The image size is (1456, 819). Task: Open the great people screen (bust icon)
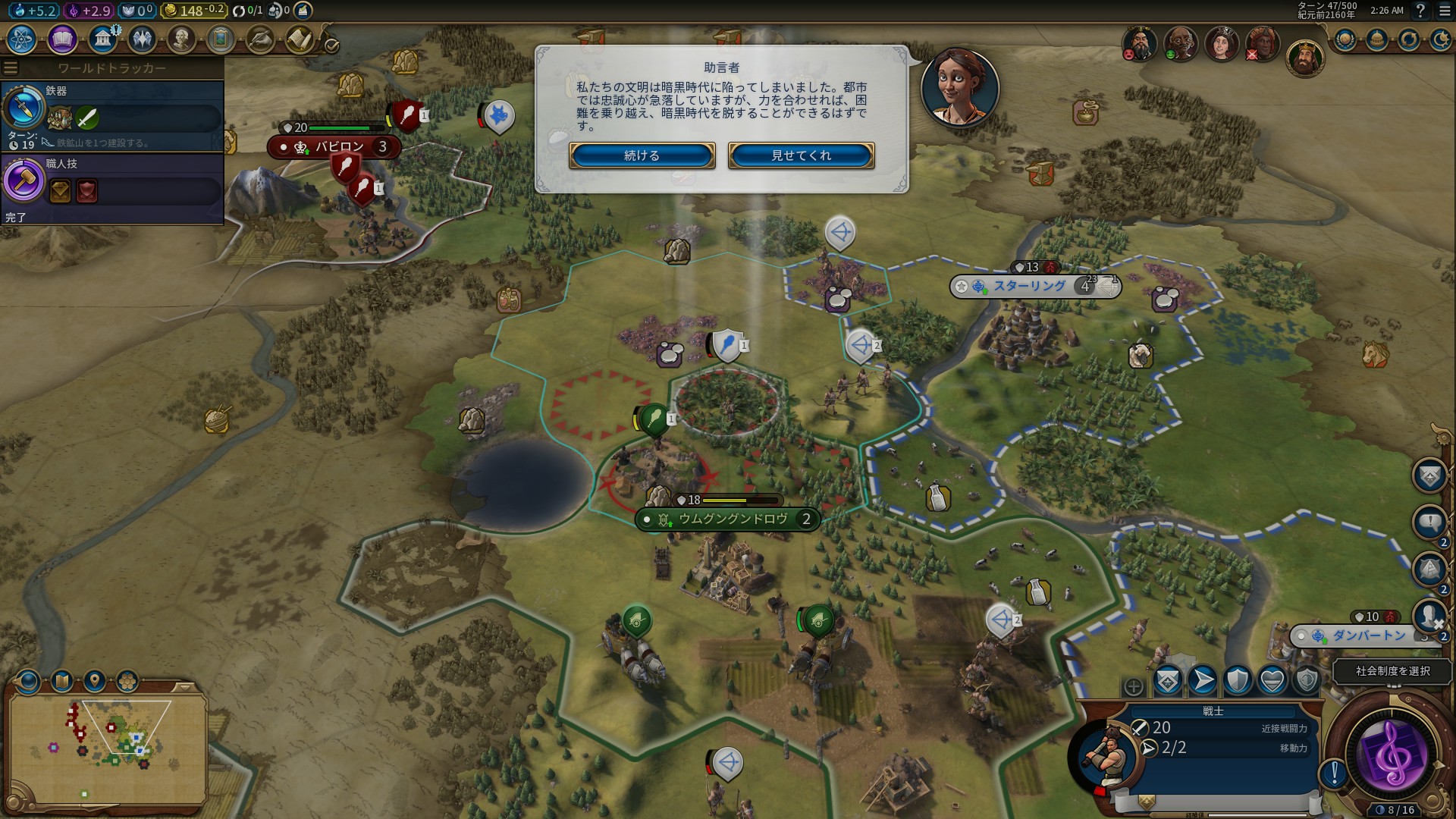[x=181, y=39]
